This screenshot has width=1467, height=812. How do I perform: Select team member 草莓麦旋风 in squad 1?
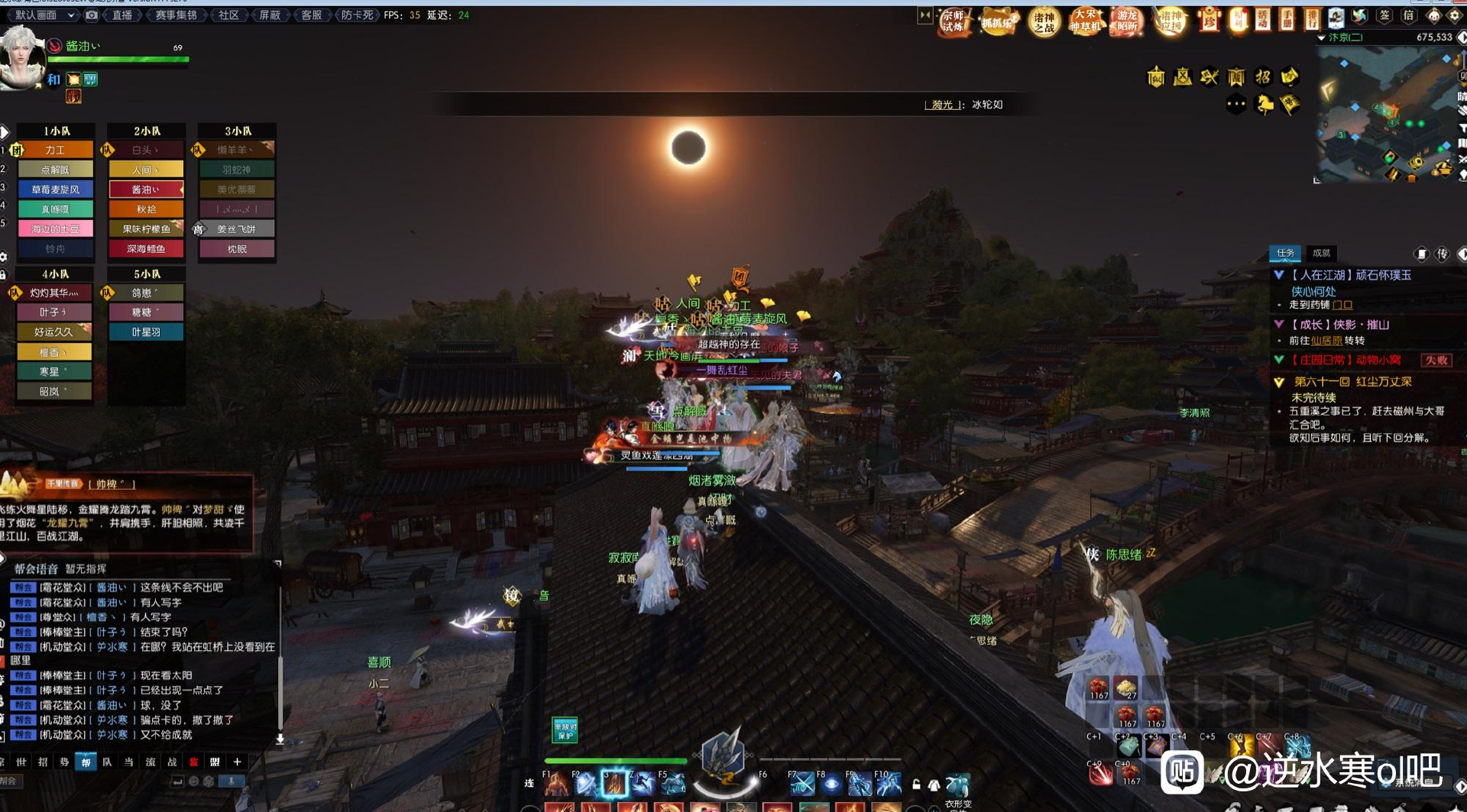point(55,189)
